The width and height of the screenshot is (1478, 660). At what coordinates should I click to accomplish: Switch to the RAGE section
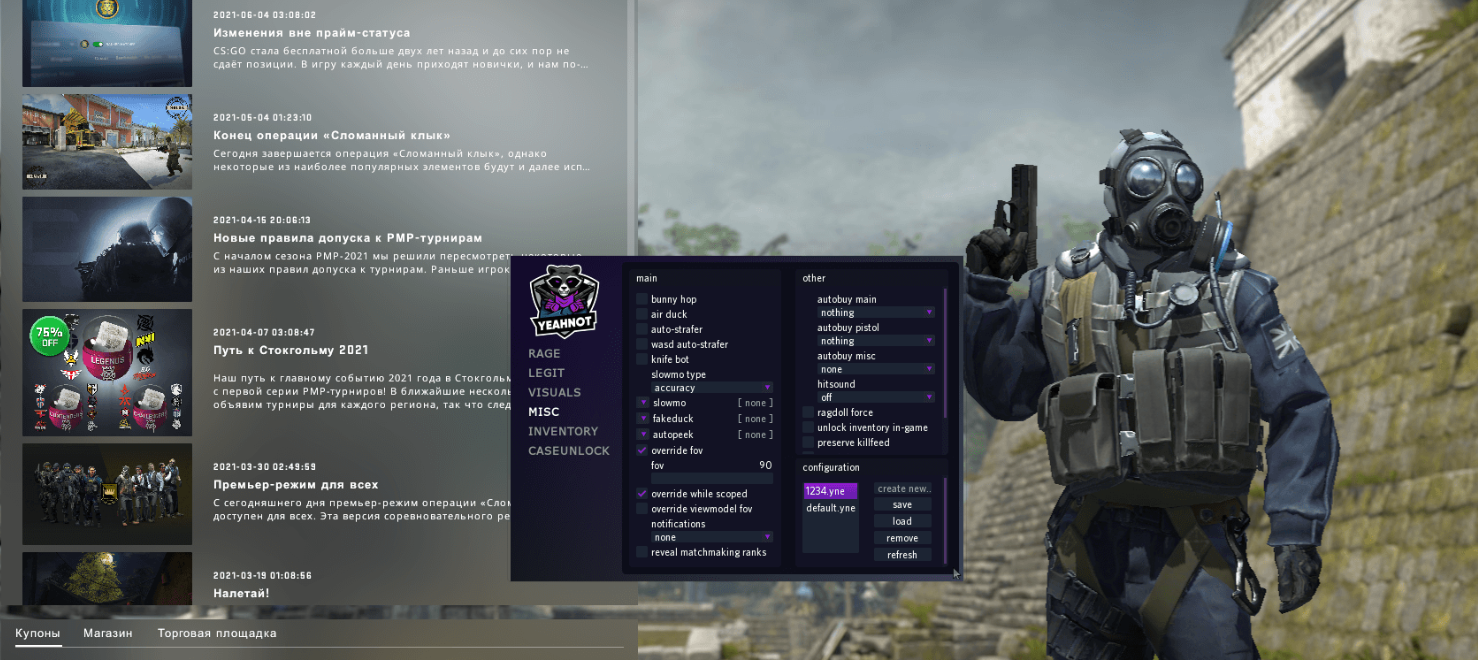[544, 354]
